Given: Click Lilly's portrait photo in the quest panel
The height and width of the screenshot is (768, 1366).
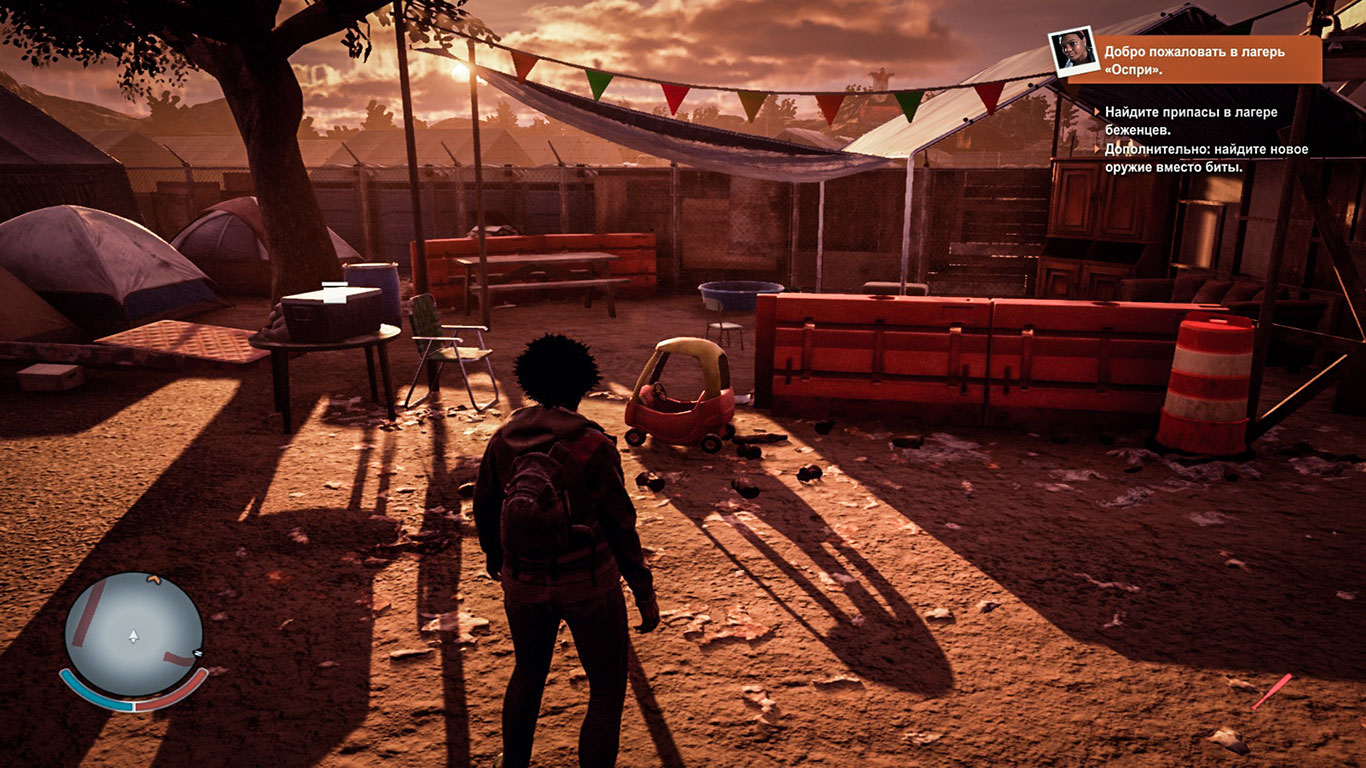Looking at the screenshot, I should pos(1075,52).
